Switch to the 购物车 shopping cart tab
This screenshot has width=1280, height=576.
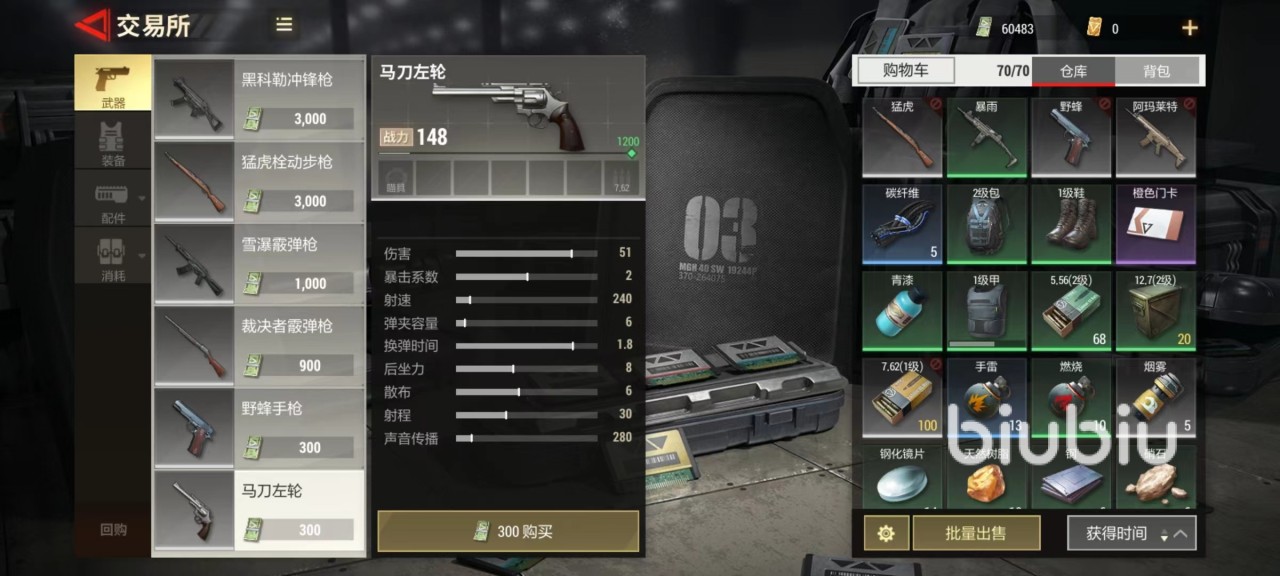tap(905, 70)
